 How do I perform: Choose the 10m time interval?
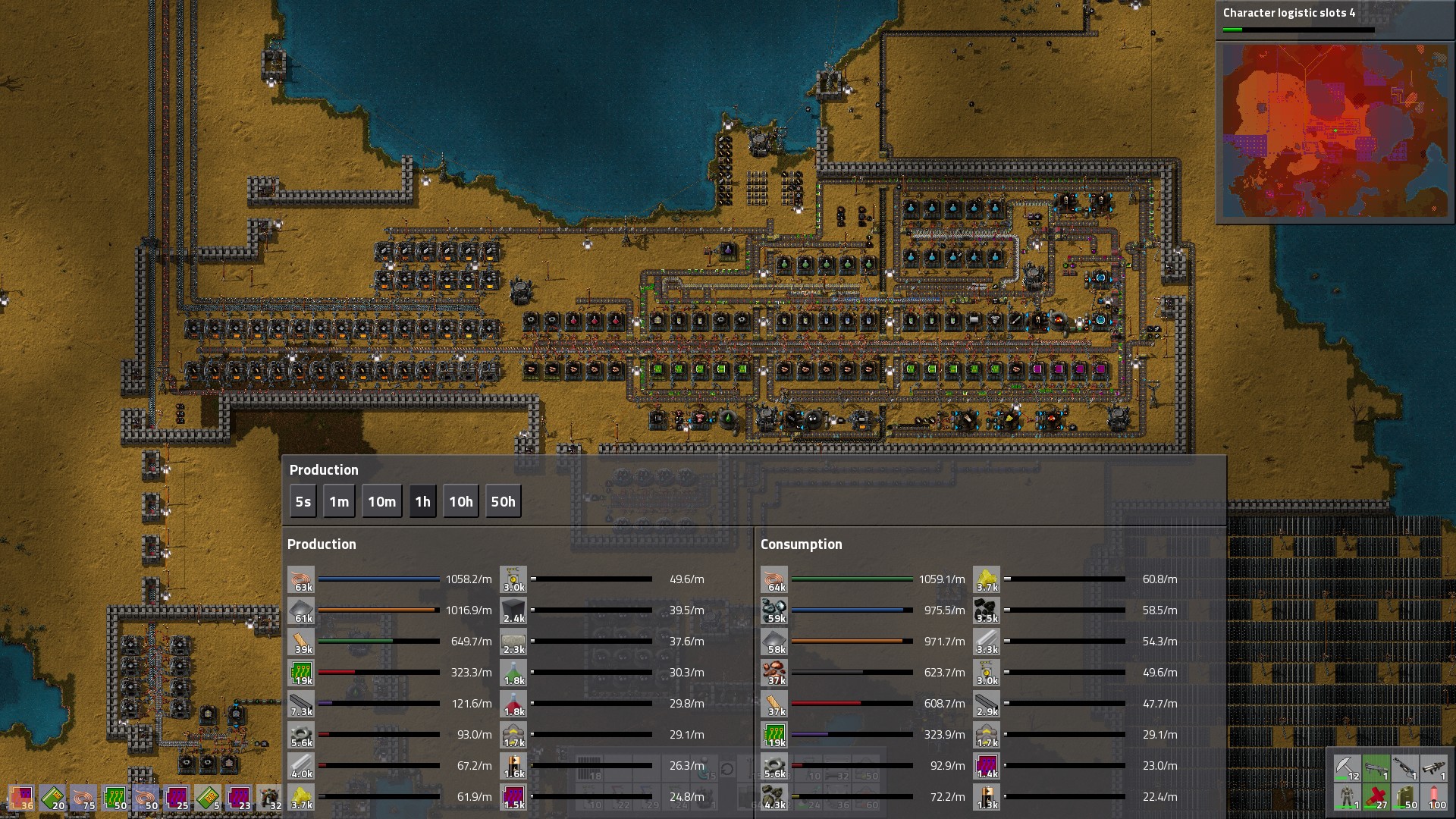(x=381, y=502)
